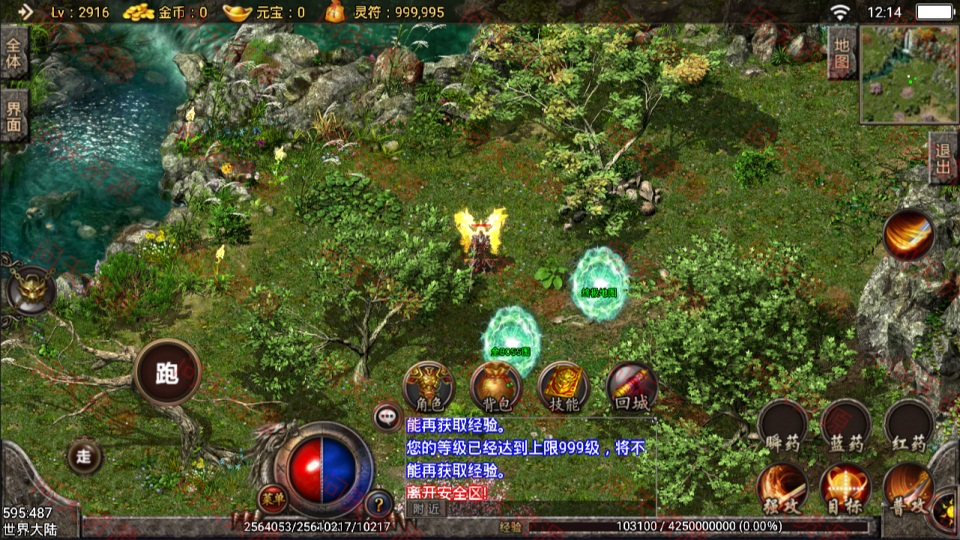Viewport: 960px width, 540px height.
Task: Activate the 强攻 forced attack
Action: click(782, 487)
